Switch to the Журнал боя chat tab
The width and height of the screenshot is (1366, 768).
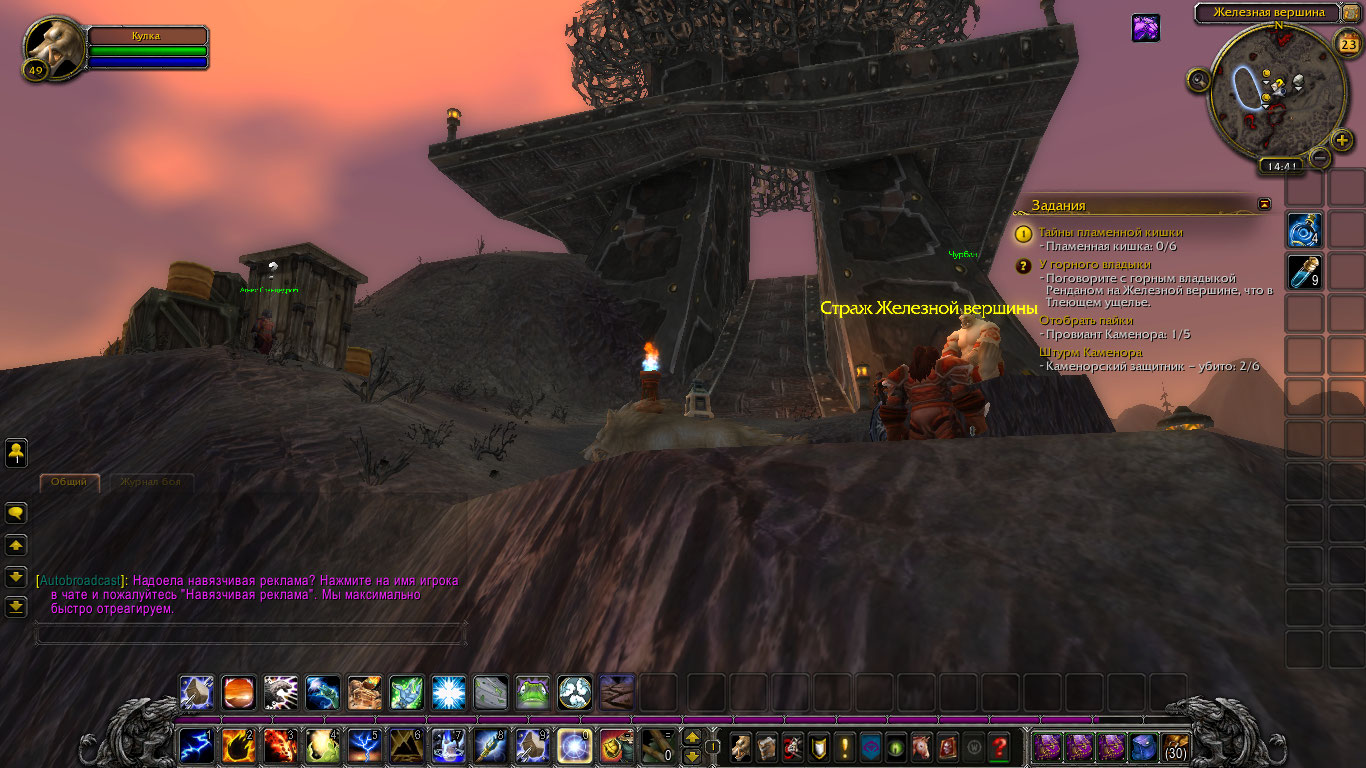[x=150, y=482]
